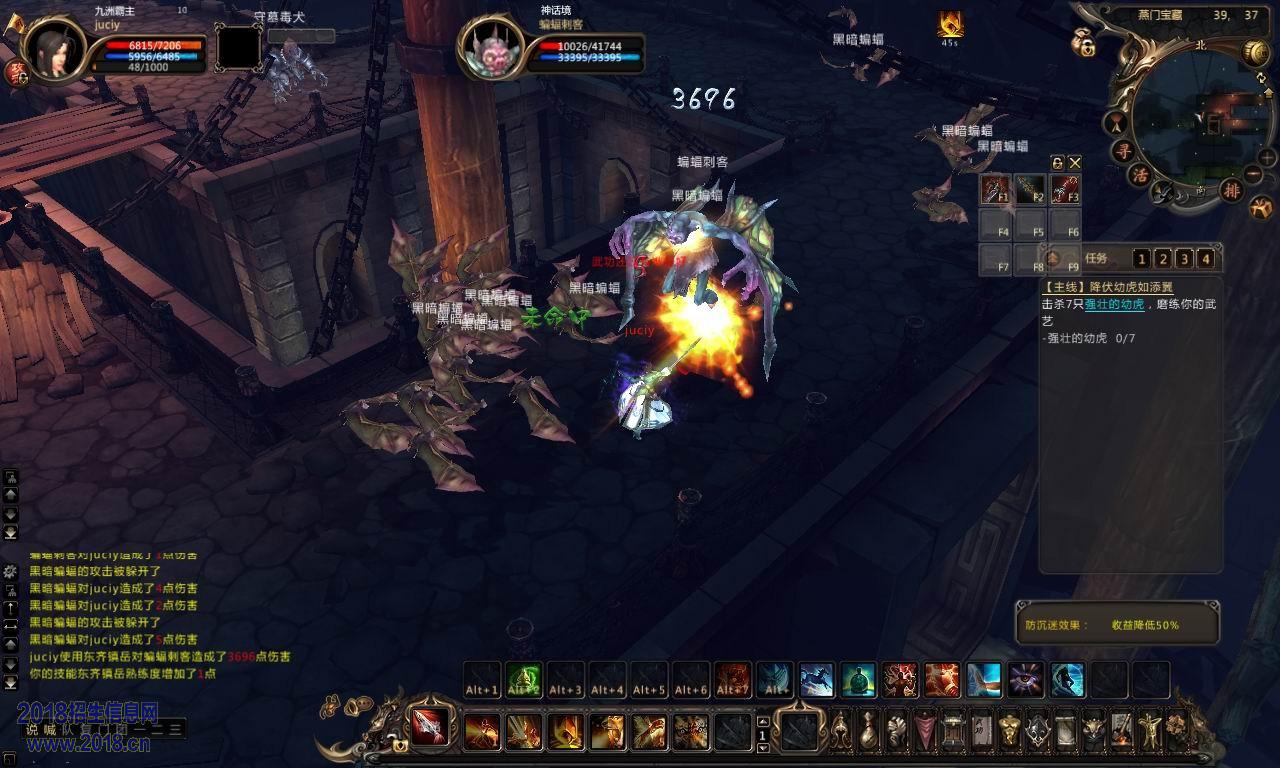Image resolution: width=1280 pixels, height=768 pixels.
Task: Open the 寻 pathfinding button beside the minimap
Action: pyautogui.click(x=1123, y=152)
